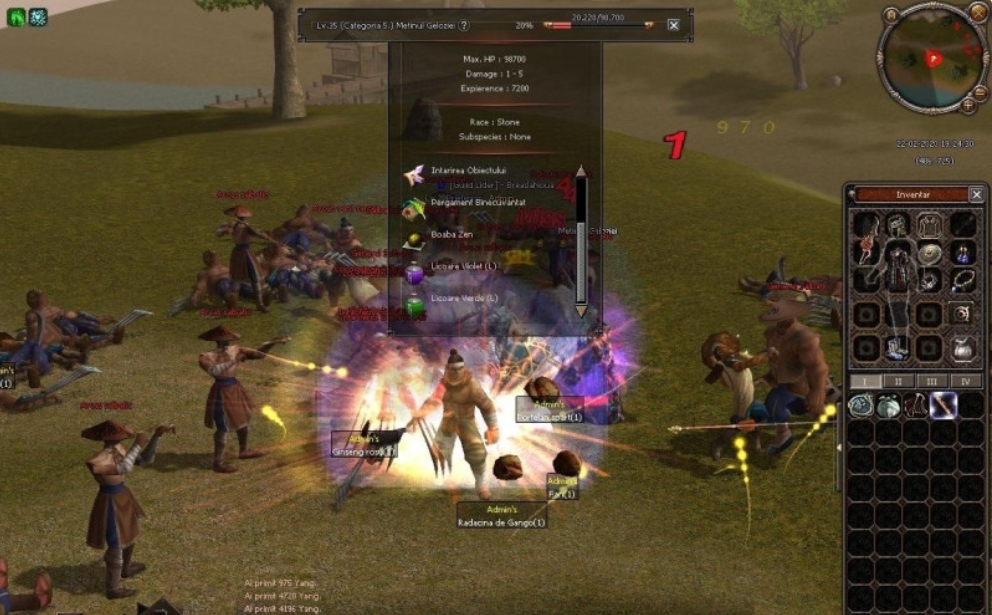Select the Intarirea Obiectului drop entry
The height and width of the screenshot is (615, 992).
click(x=468, y=171)
